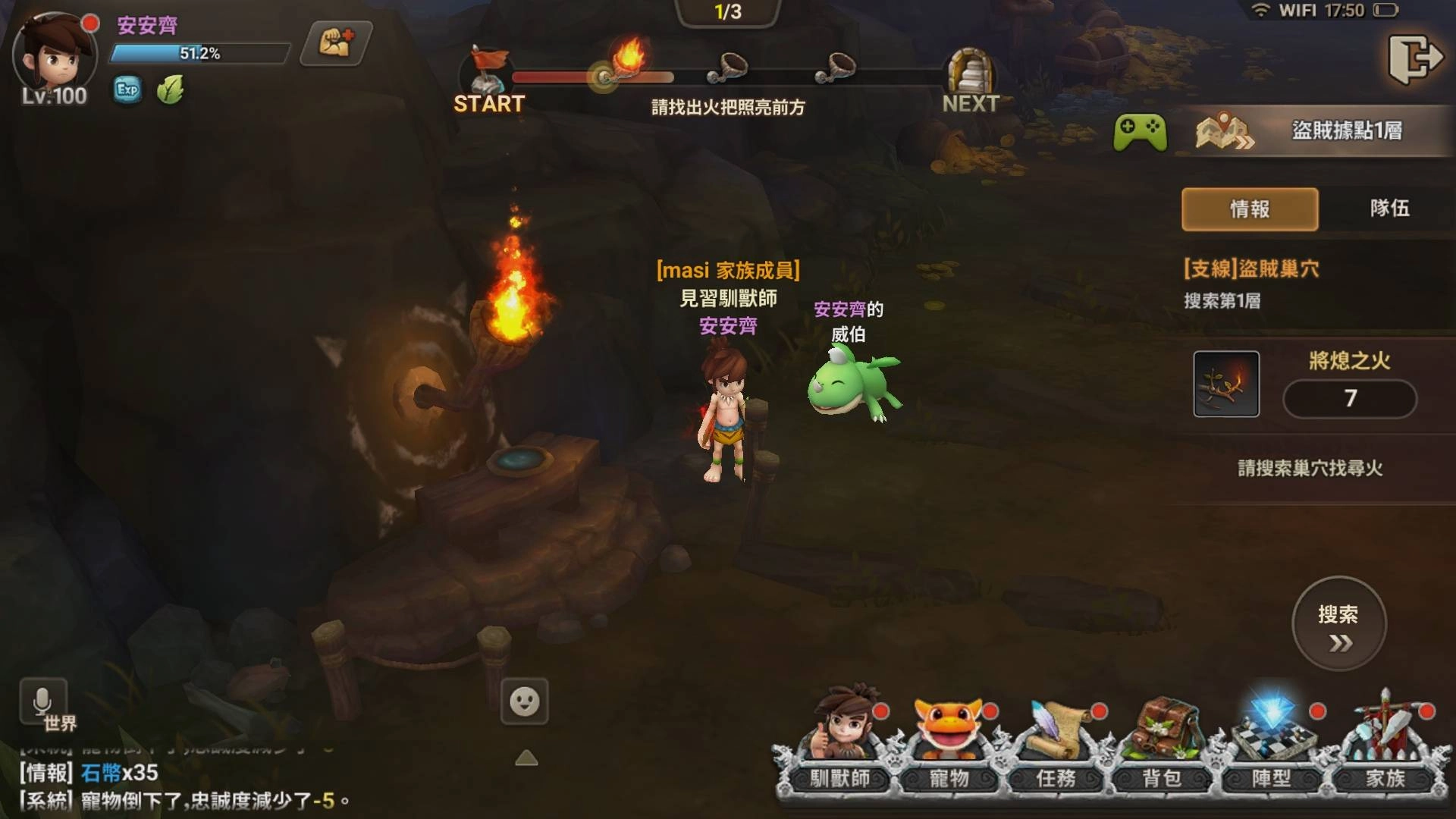Viewport: 1456px width, 819px height.
Task: Tap the flexing arm power-up button
Action: tap(336, 44)
